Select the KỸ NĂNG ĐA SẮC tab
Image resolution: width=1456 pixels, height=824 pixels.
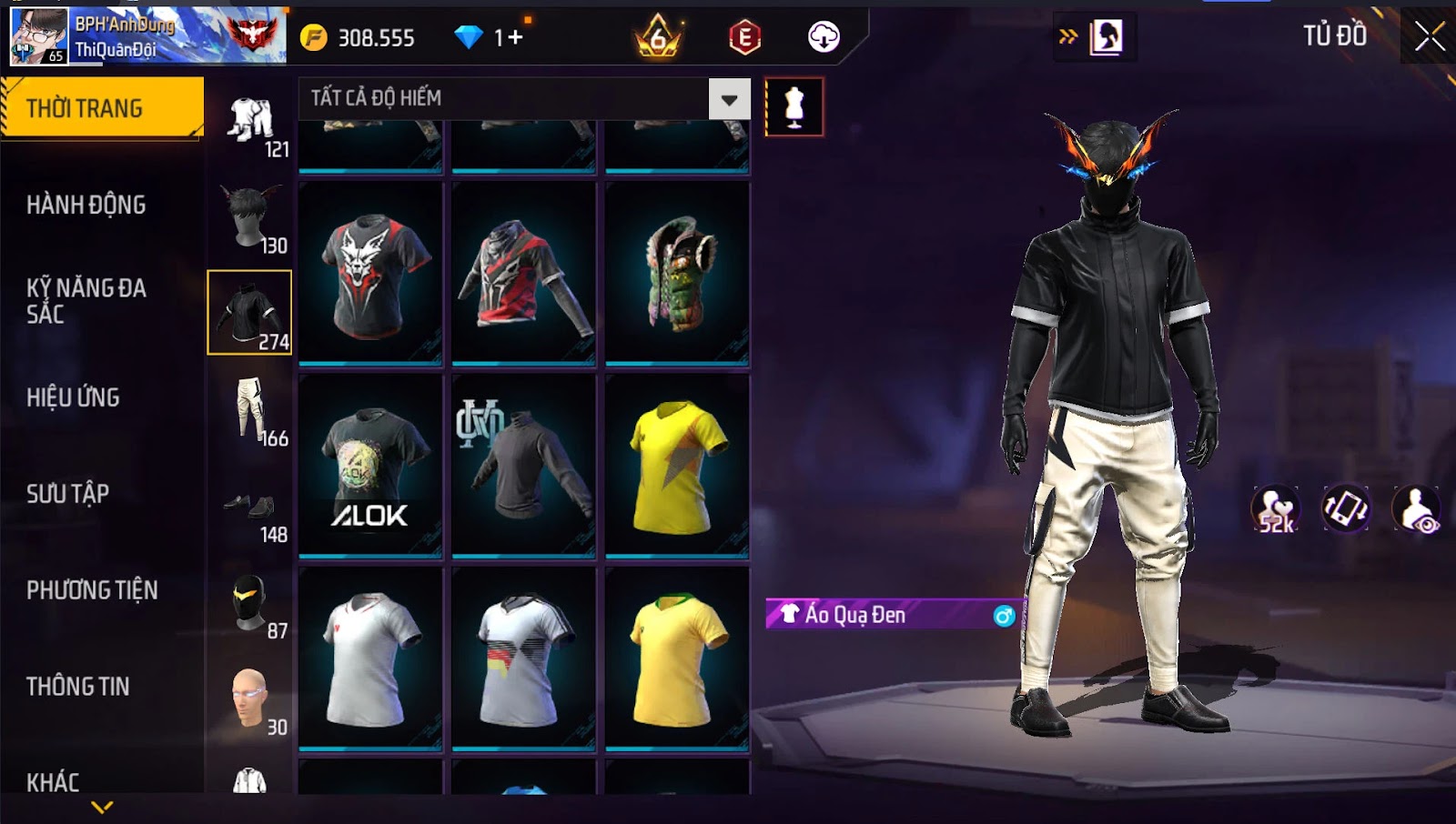point(86,301)
